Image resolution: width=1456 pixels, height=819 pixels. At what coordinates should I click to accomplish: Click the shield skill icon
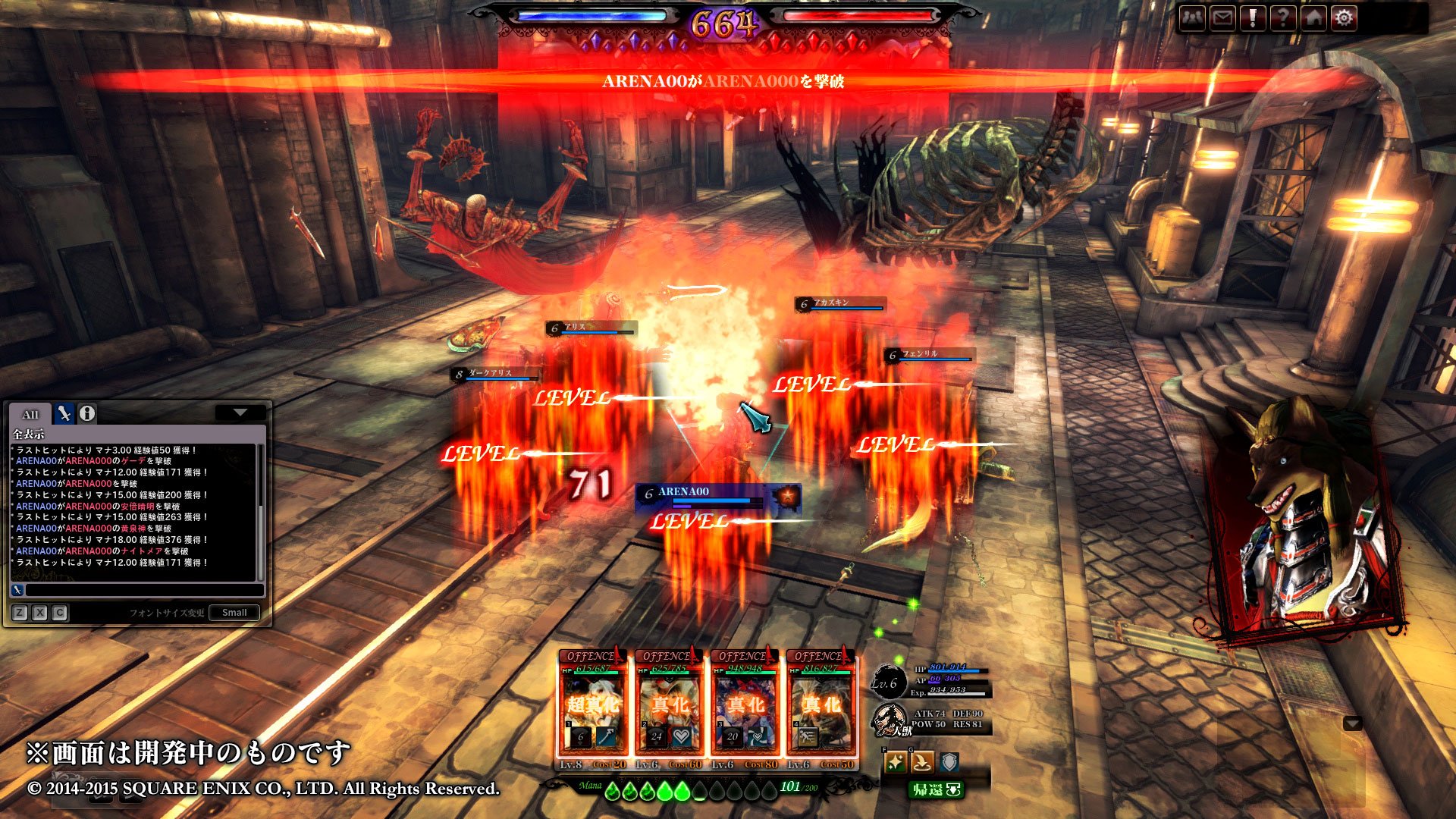[949, 762]
